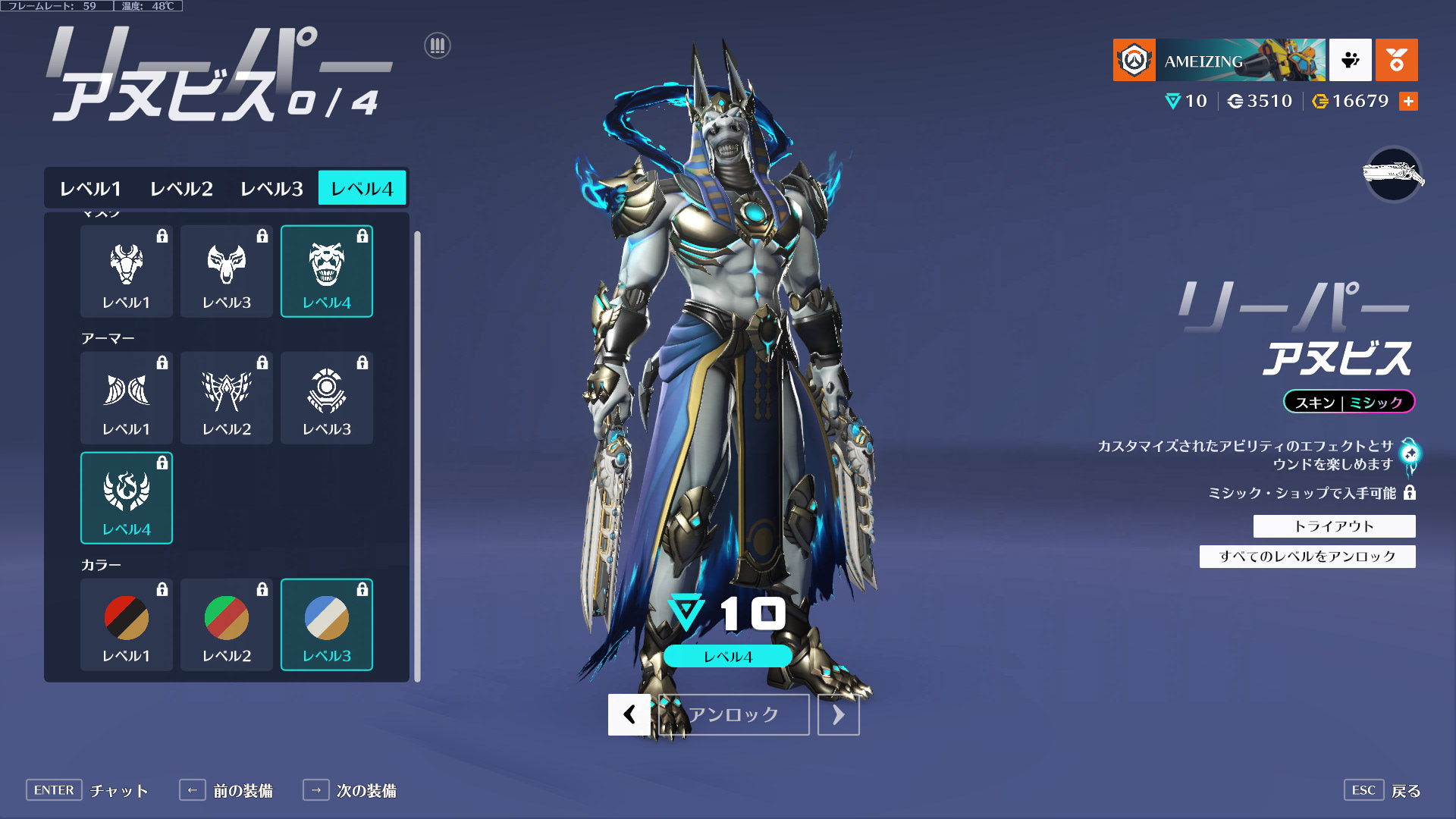Add currency with the orange plus button
1456x819 pixels.
1408,101
